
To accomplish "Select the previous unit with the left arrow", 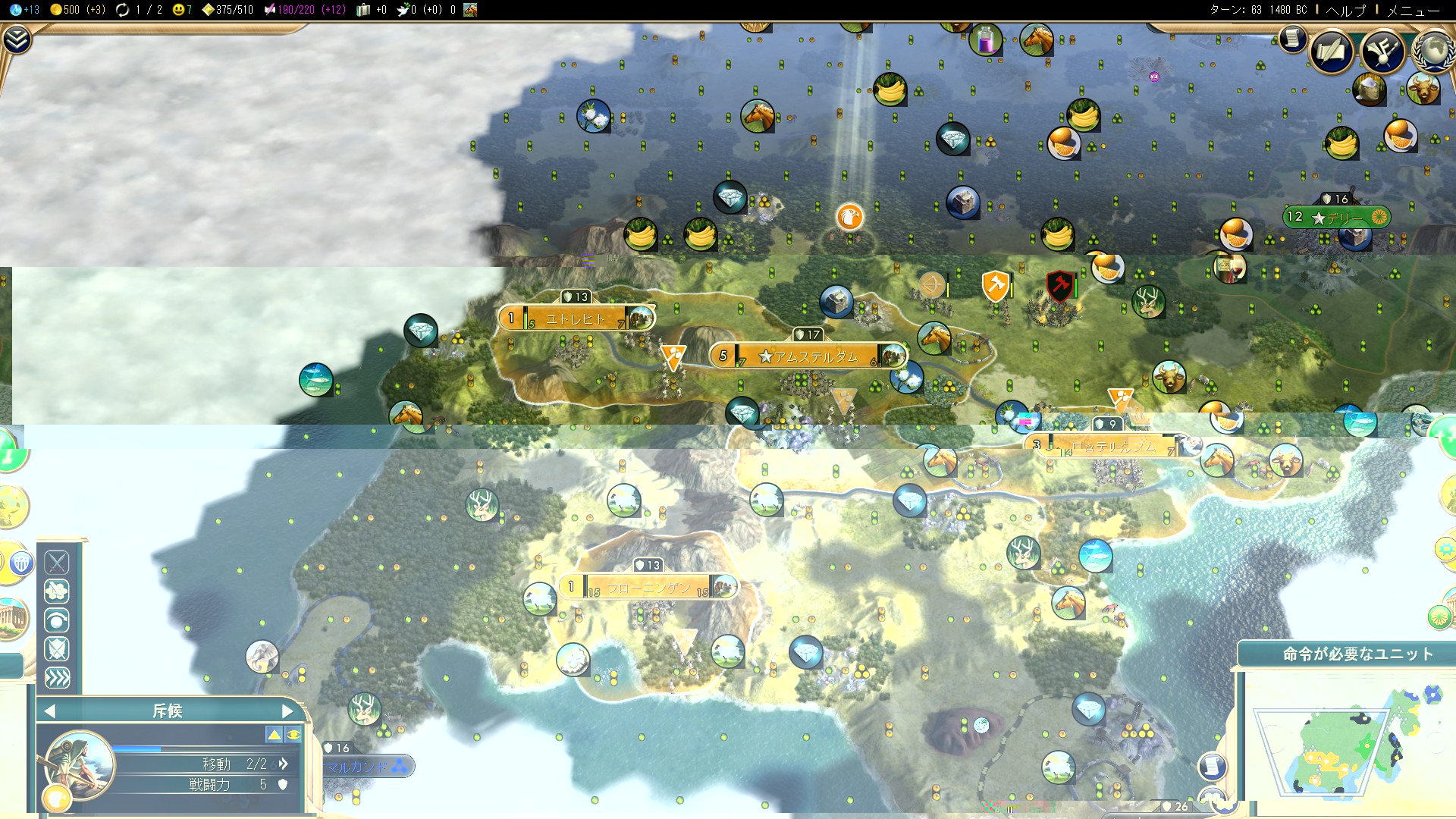I will [x=50, y=711].
